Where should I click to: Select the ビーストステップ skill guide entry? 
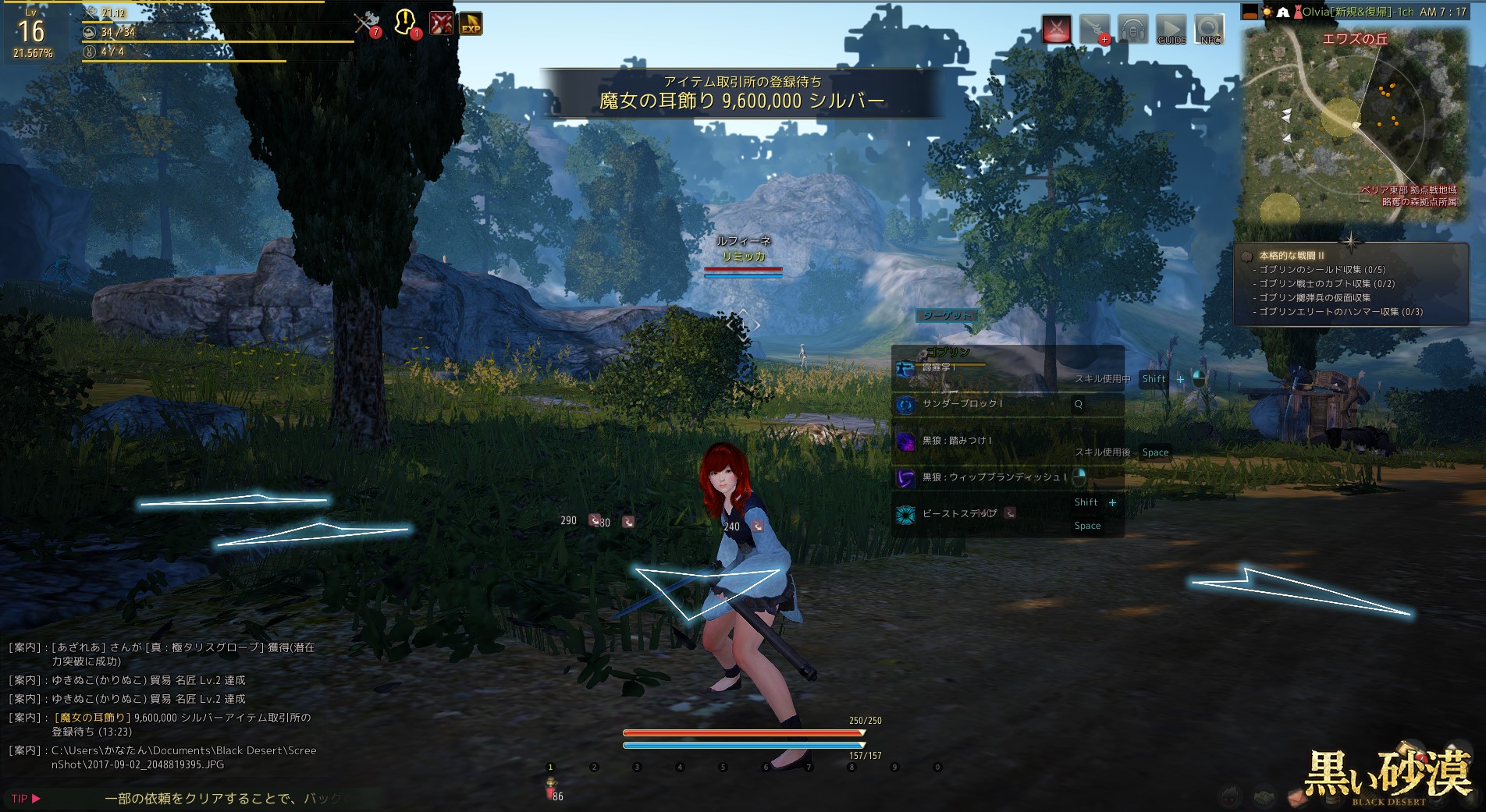[x=959, y=513]
